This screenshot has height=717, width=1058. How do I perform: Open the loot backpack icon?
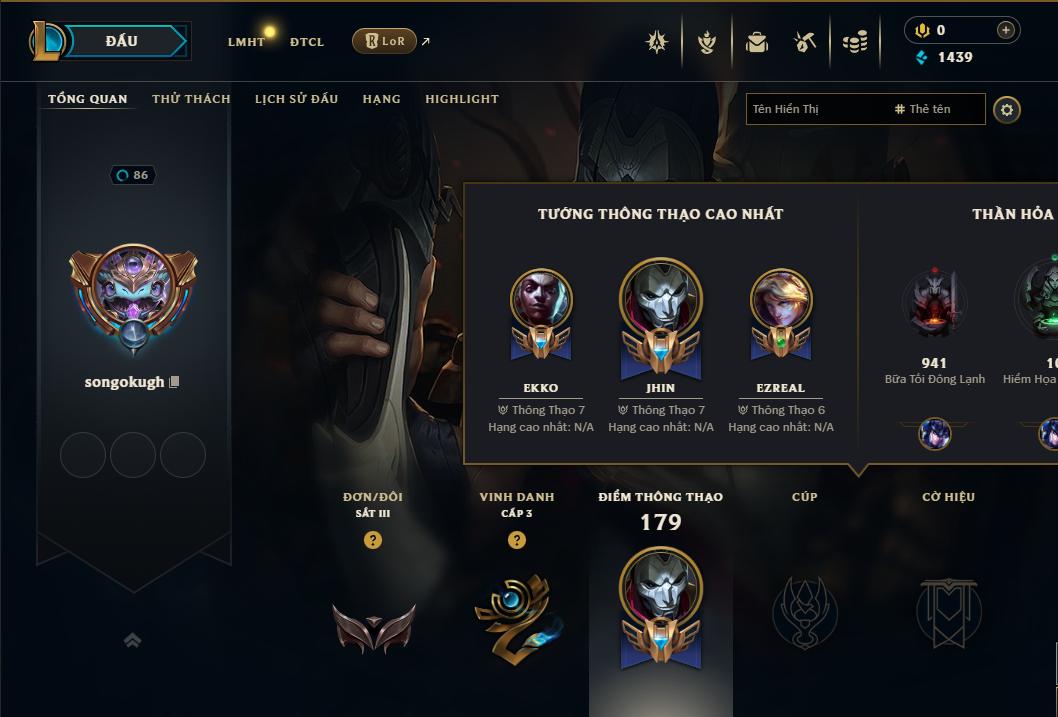coord(757,42)
